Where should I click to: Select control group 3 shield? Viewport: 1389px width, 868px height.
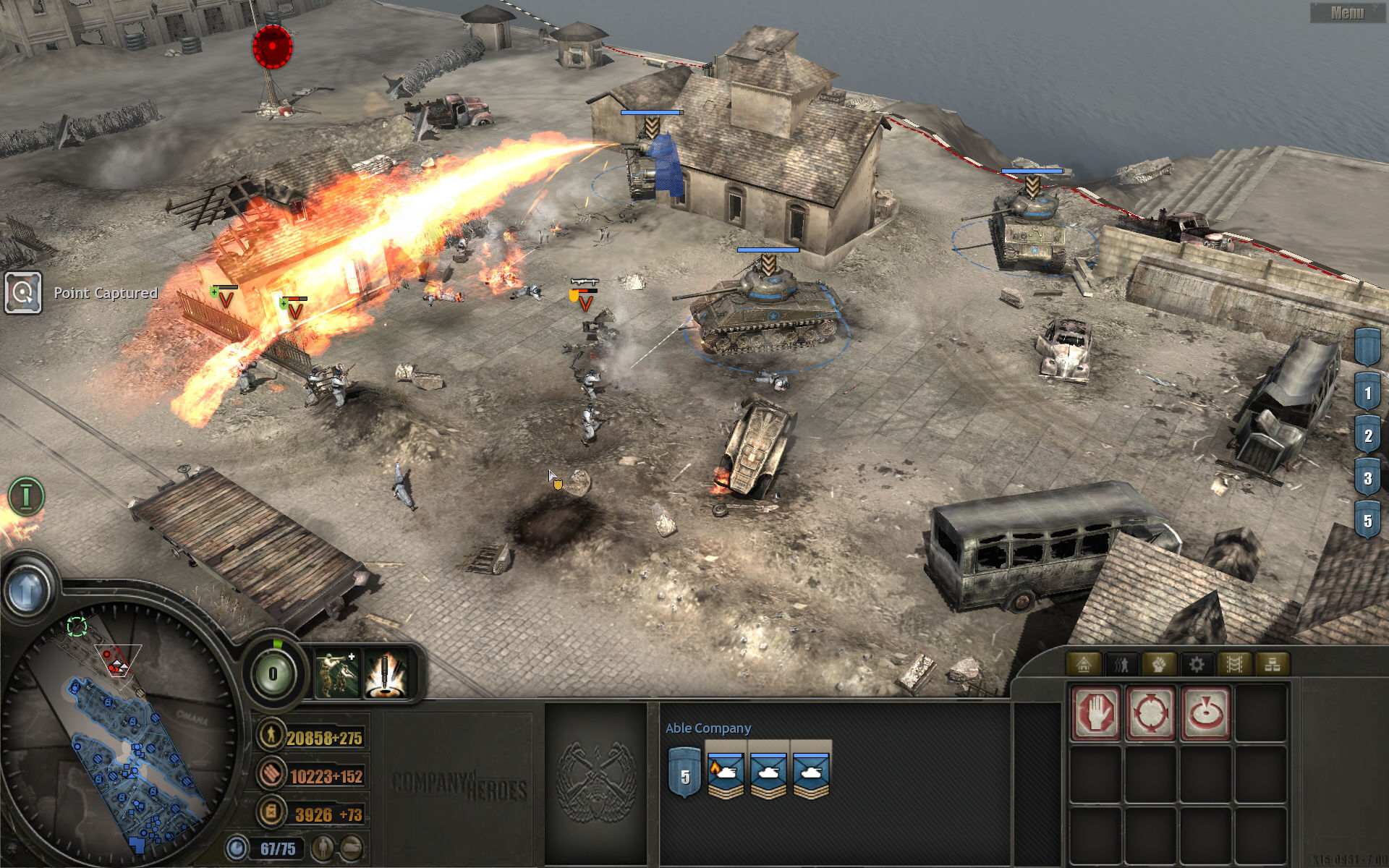coord(1367,478)
